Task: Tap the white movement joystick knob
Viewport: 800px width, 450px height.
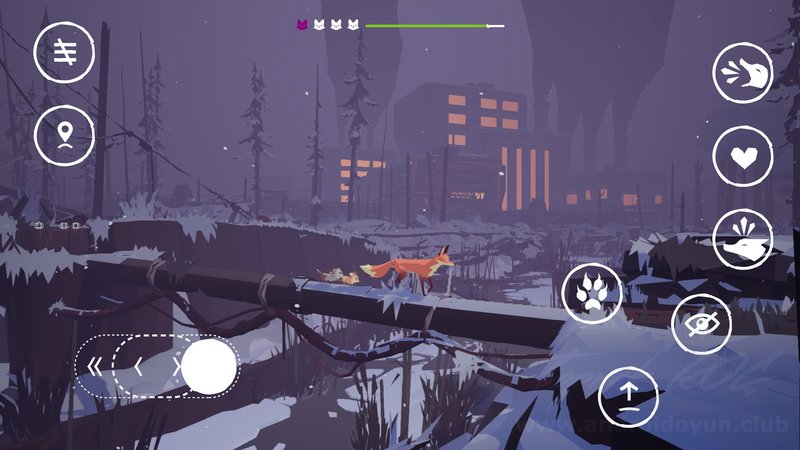Action: 209,366
